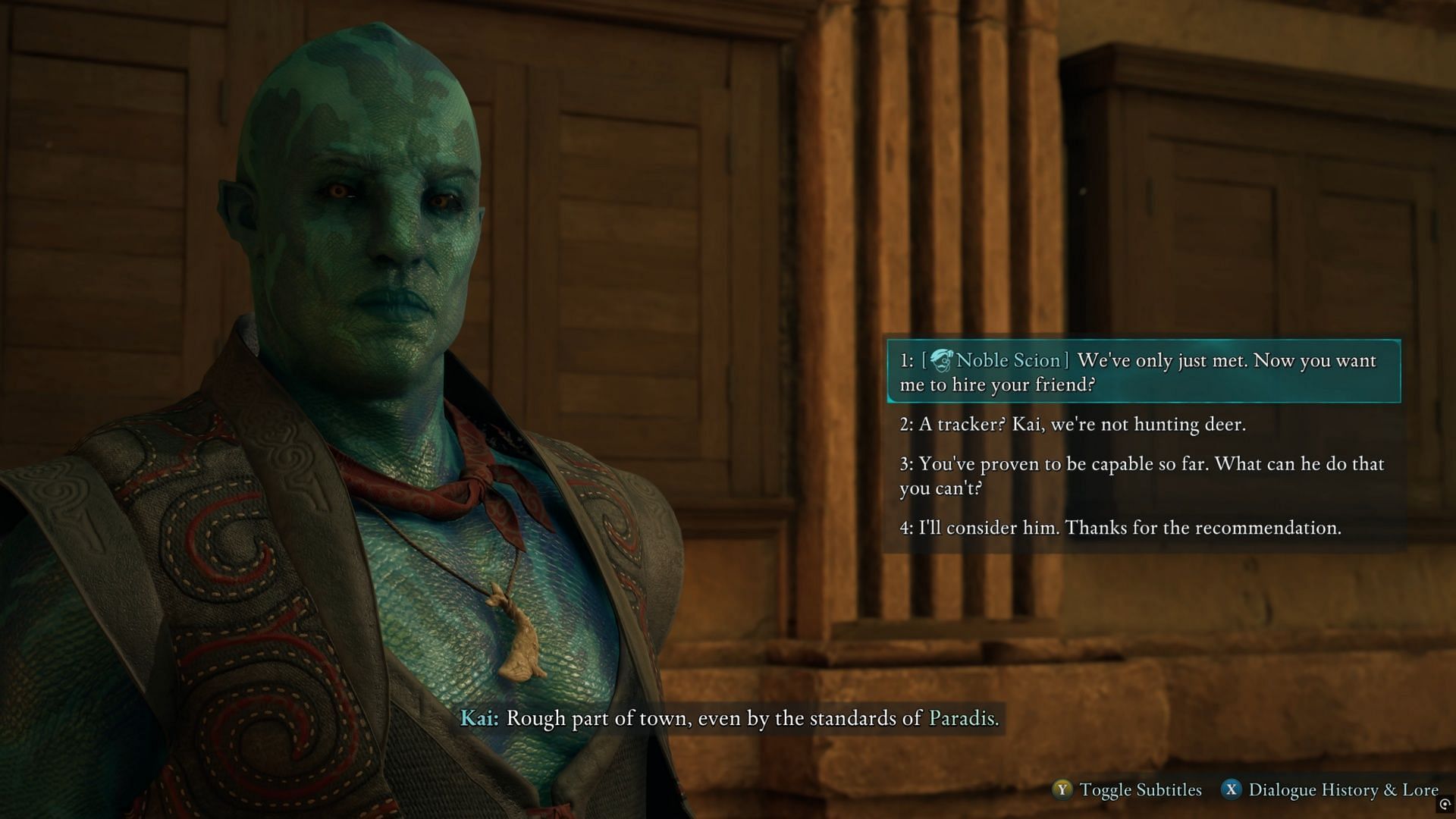Pick the reply asking what he can do
Viewport: 1456px width, 819px height.
click(1141, 475)
